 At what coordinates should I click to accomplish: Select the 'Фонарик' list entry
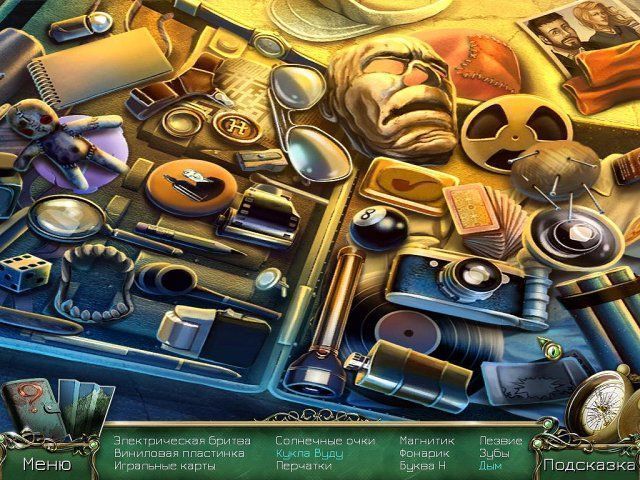point(423,453)
